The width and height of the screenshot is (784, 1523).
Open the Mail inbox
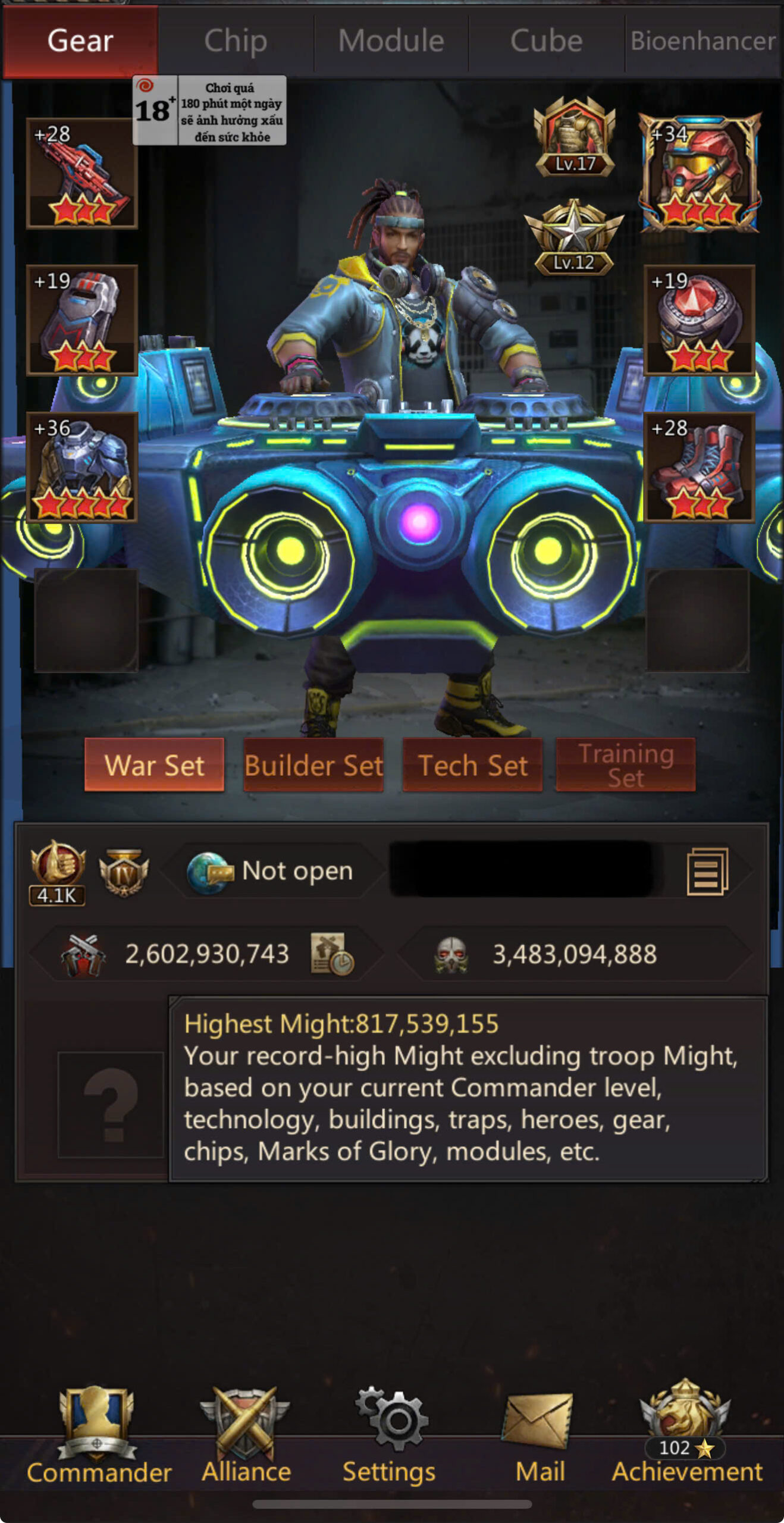pyautogui.click(x=540, y=1435)
